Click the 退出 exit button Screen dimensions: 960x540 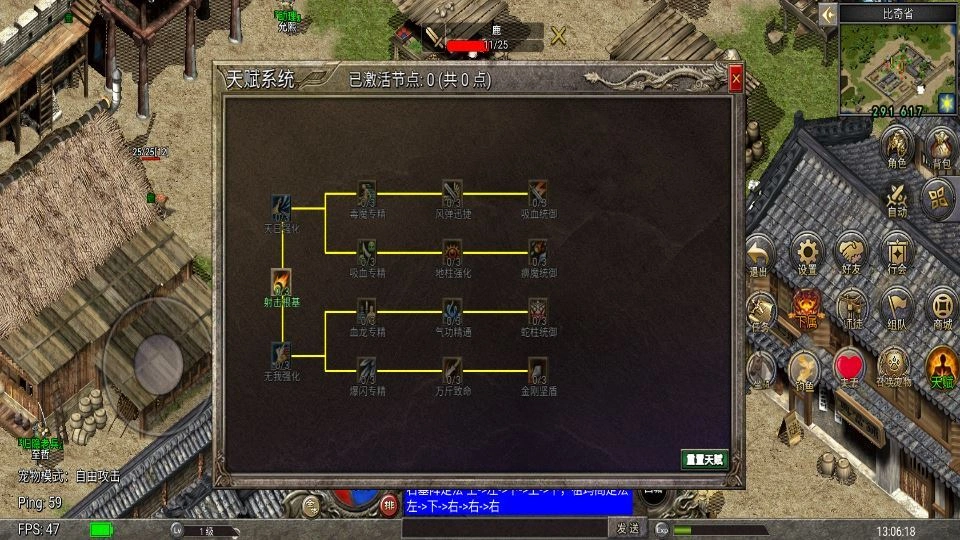(760, 254)
